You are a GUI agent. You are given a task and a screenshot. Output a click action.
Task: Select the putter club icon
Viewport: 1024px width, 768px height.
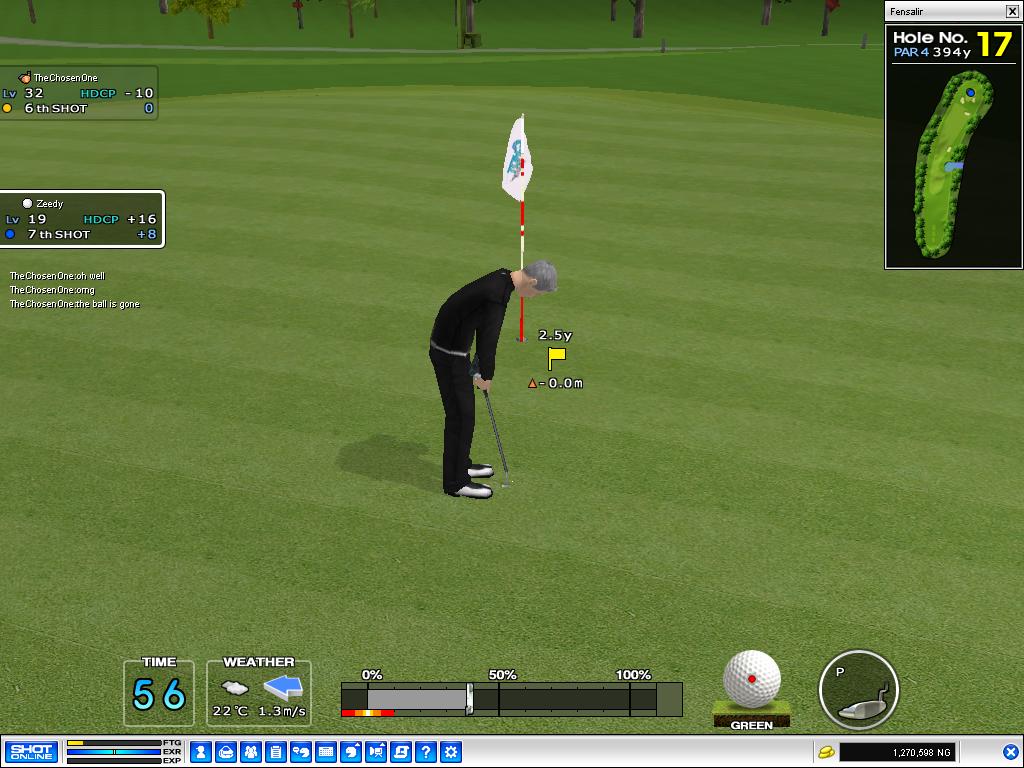859,689
